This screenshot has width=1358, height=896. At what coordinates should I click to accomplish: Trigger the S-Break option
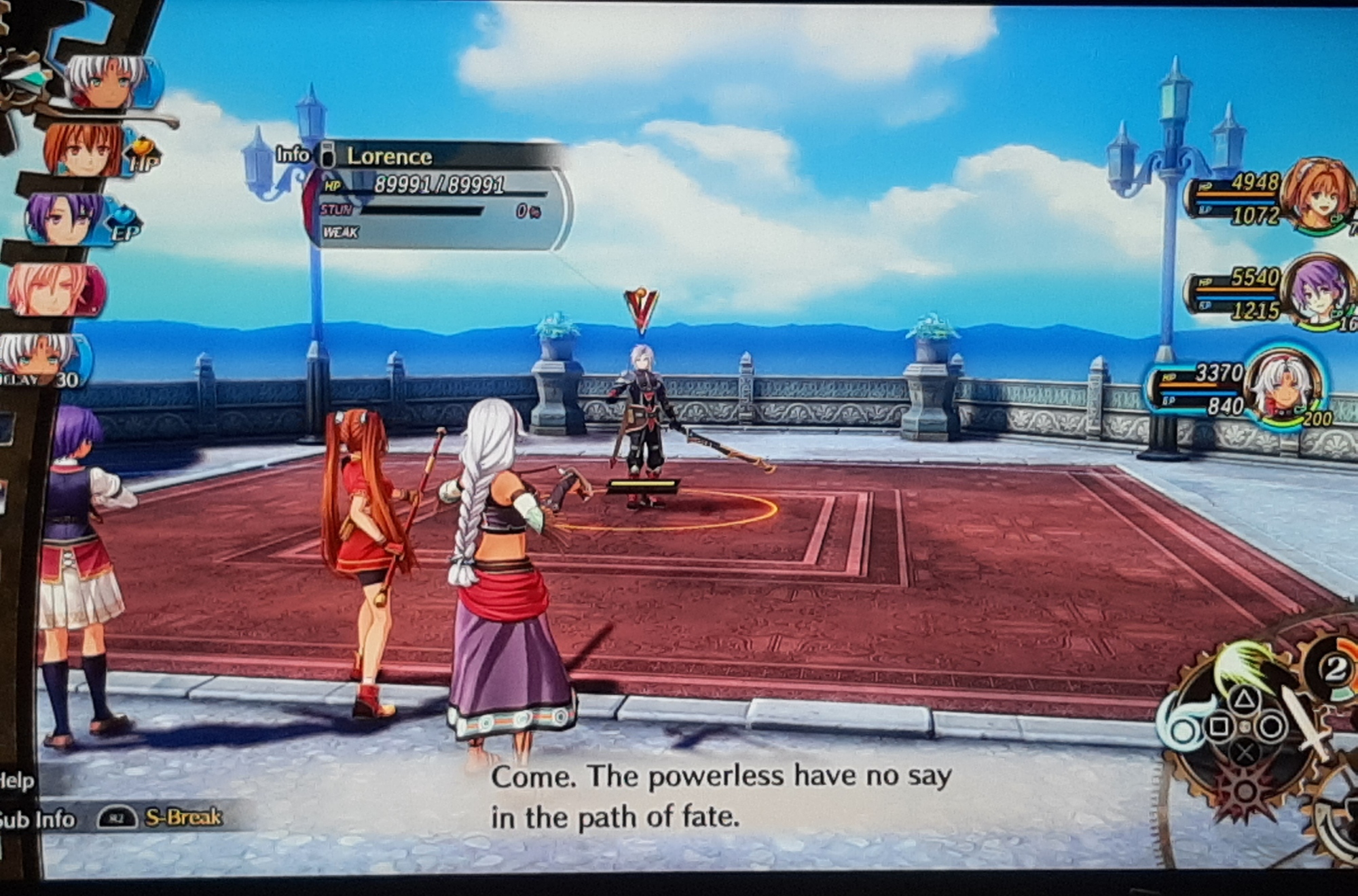[x=182, y=817]
